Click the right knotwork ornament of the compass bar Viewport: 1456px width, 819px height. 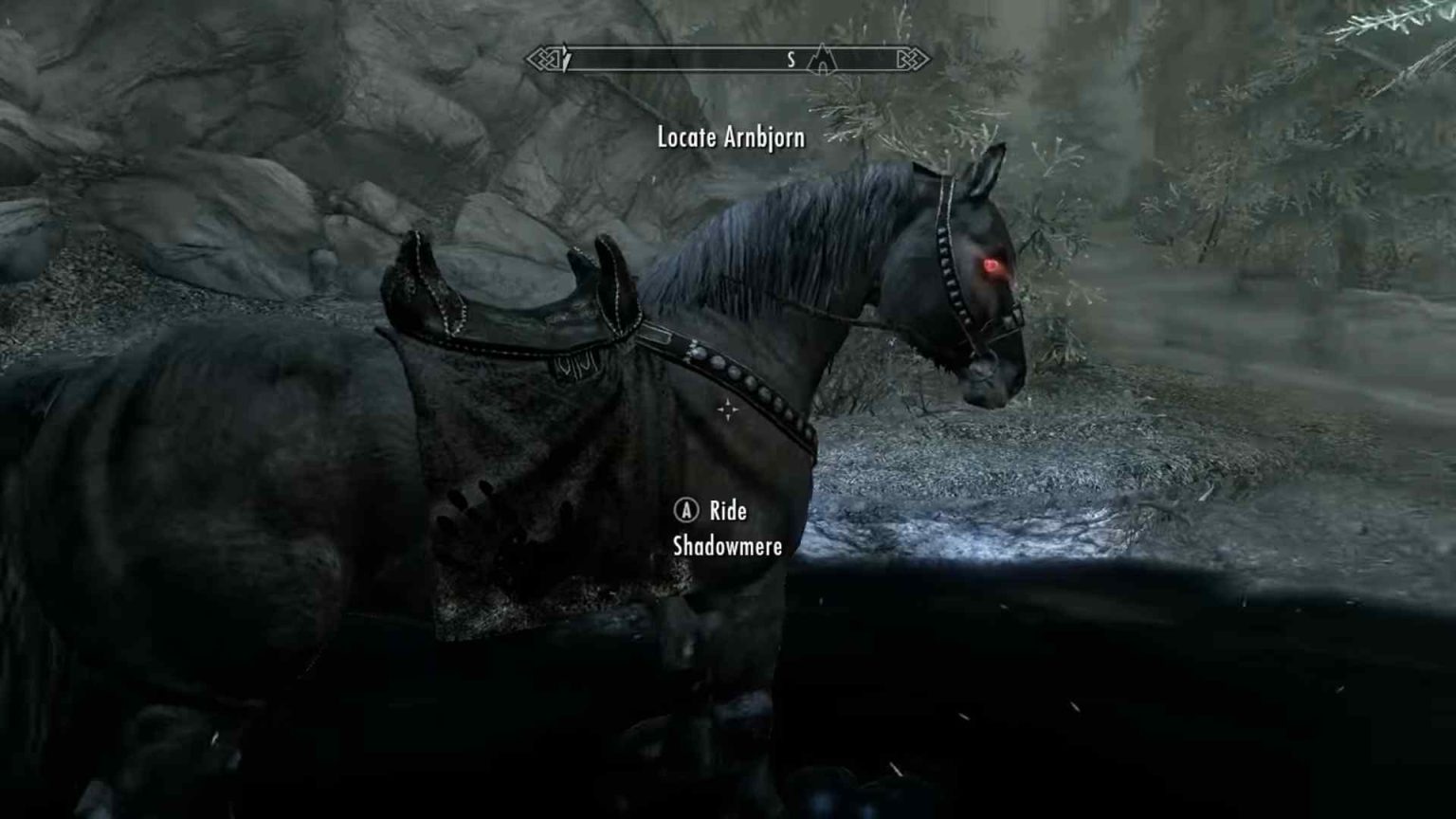click(912, 60)
